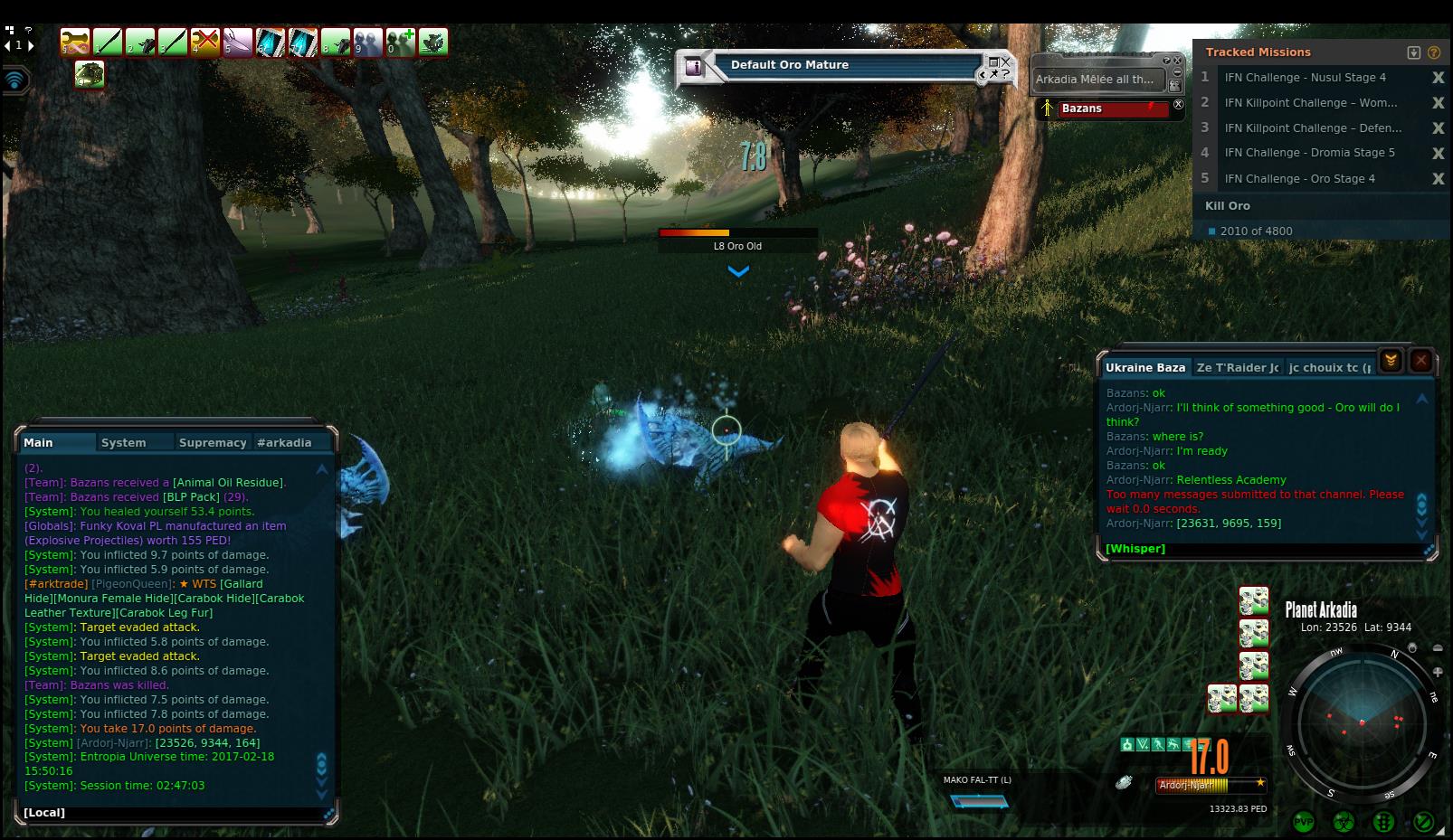Viewport: 1453px width, 840px height.
Task: Switch to the jc chouix whisper tab
Action: pos(1329,368)
